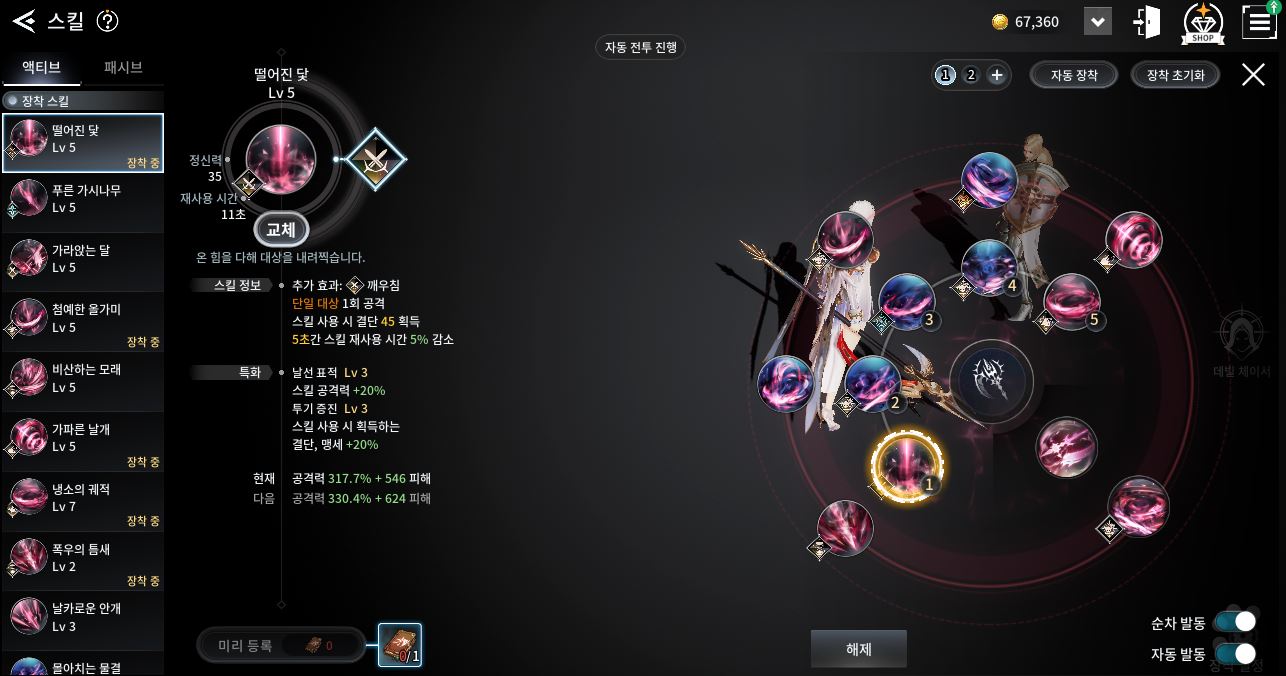Switch to the 패시브 tab
This screenshot has width=1286, height=676.
pos(123,68)
